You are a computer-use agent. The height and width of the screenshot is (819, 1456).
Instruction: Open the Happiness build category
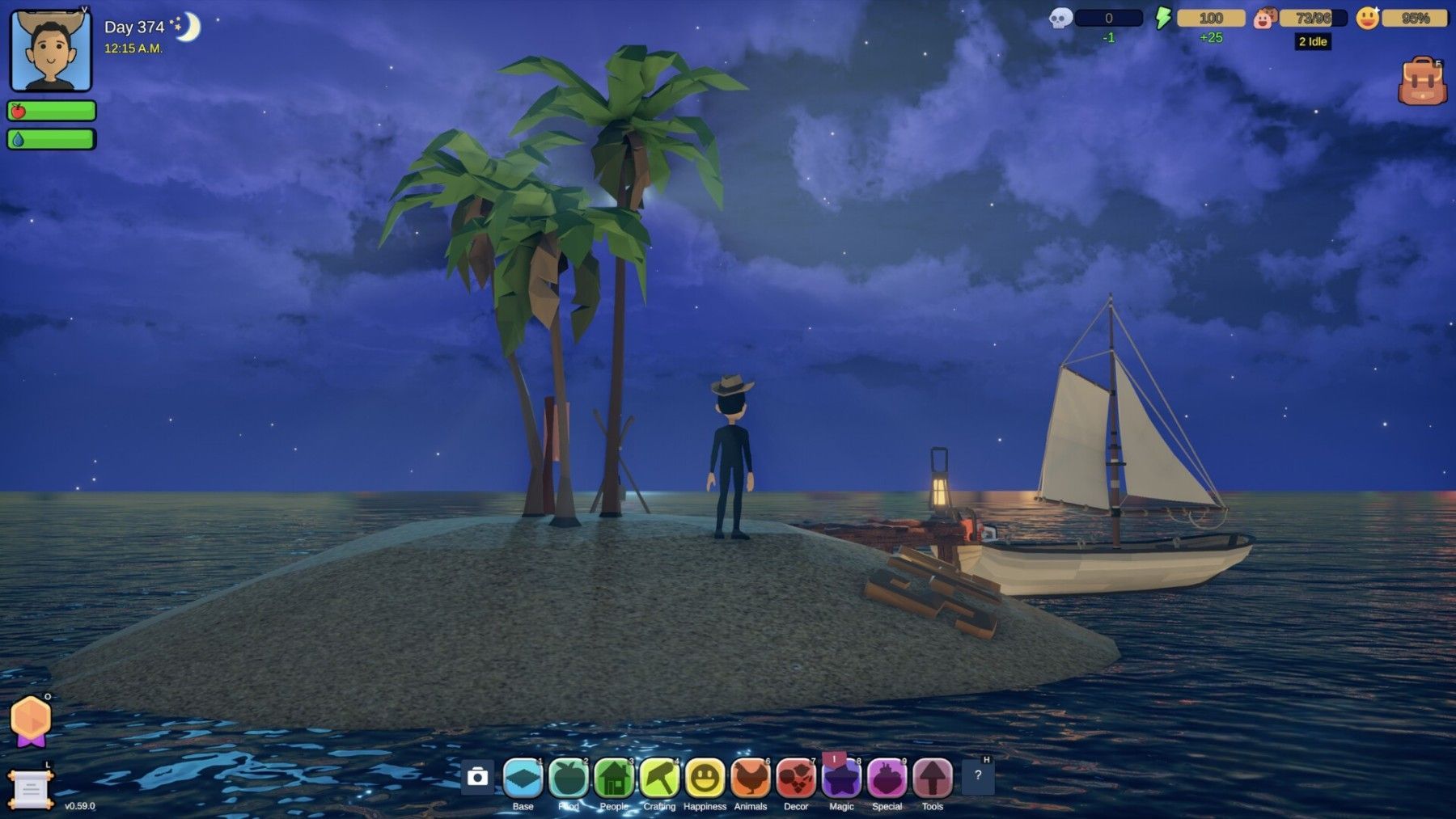705,778
